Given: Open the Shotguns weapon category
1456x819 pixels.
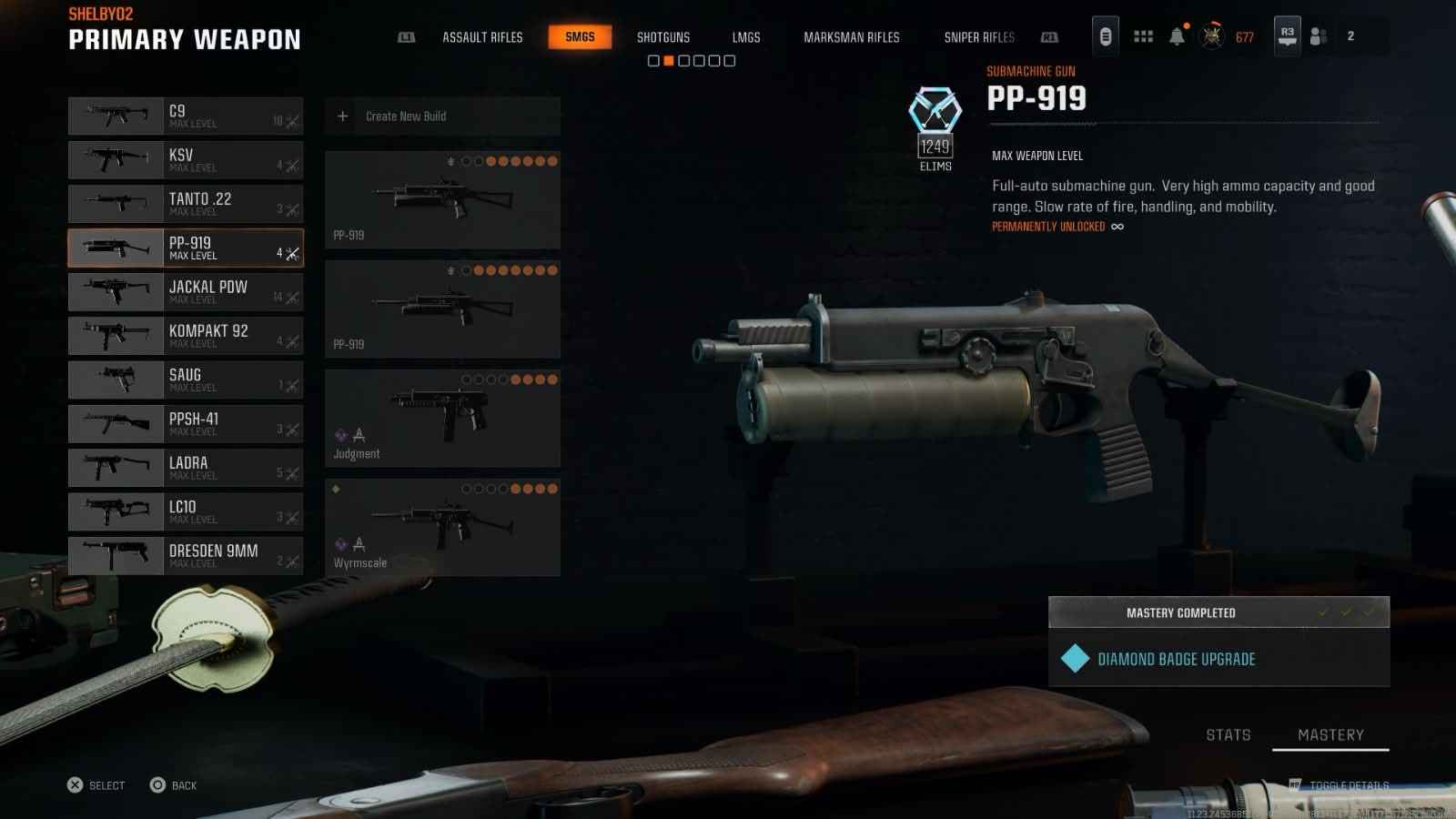Looking at the screenshot, I should (662, 37).
